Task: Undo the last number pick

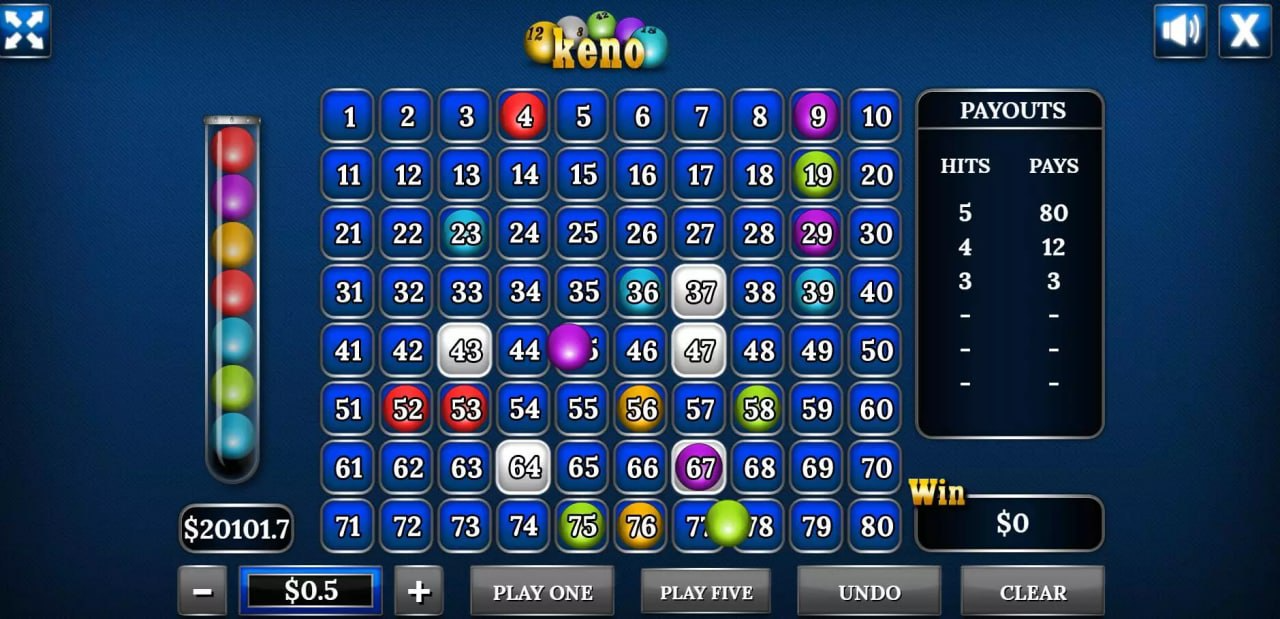Action: pos(869,592)
